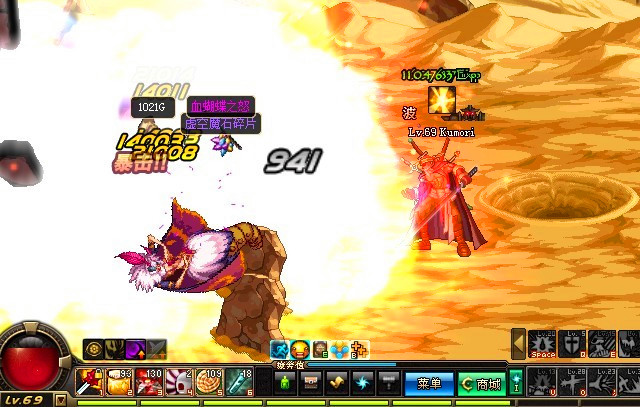This screenshot has height=407, width=640.
Task: Click the green I button beside 商城
Action: [x=516, y=382]
